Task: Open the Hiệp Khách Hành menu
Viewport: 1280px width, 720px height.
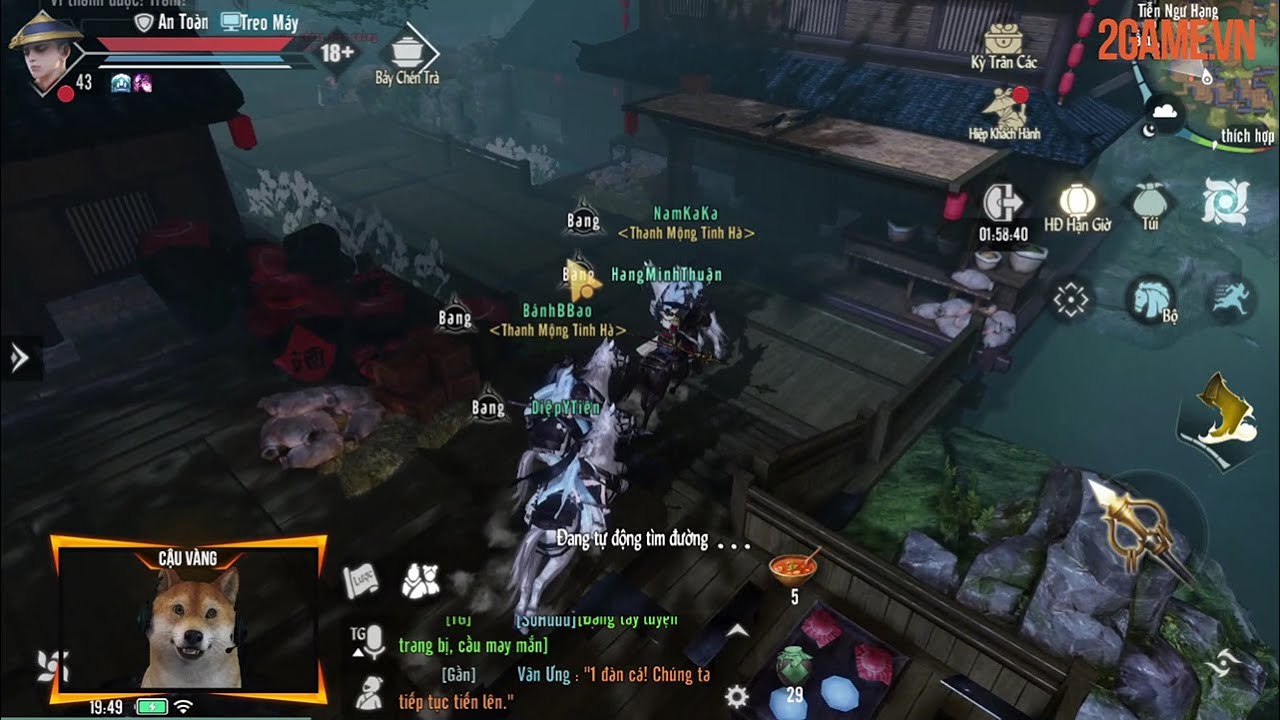Action: pos(1004,109)
